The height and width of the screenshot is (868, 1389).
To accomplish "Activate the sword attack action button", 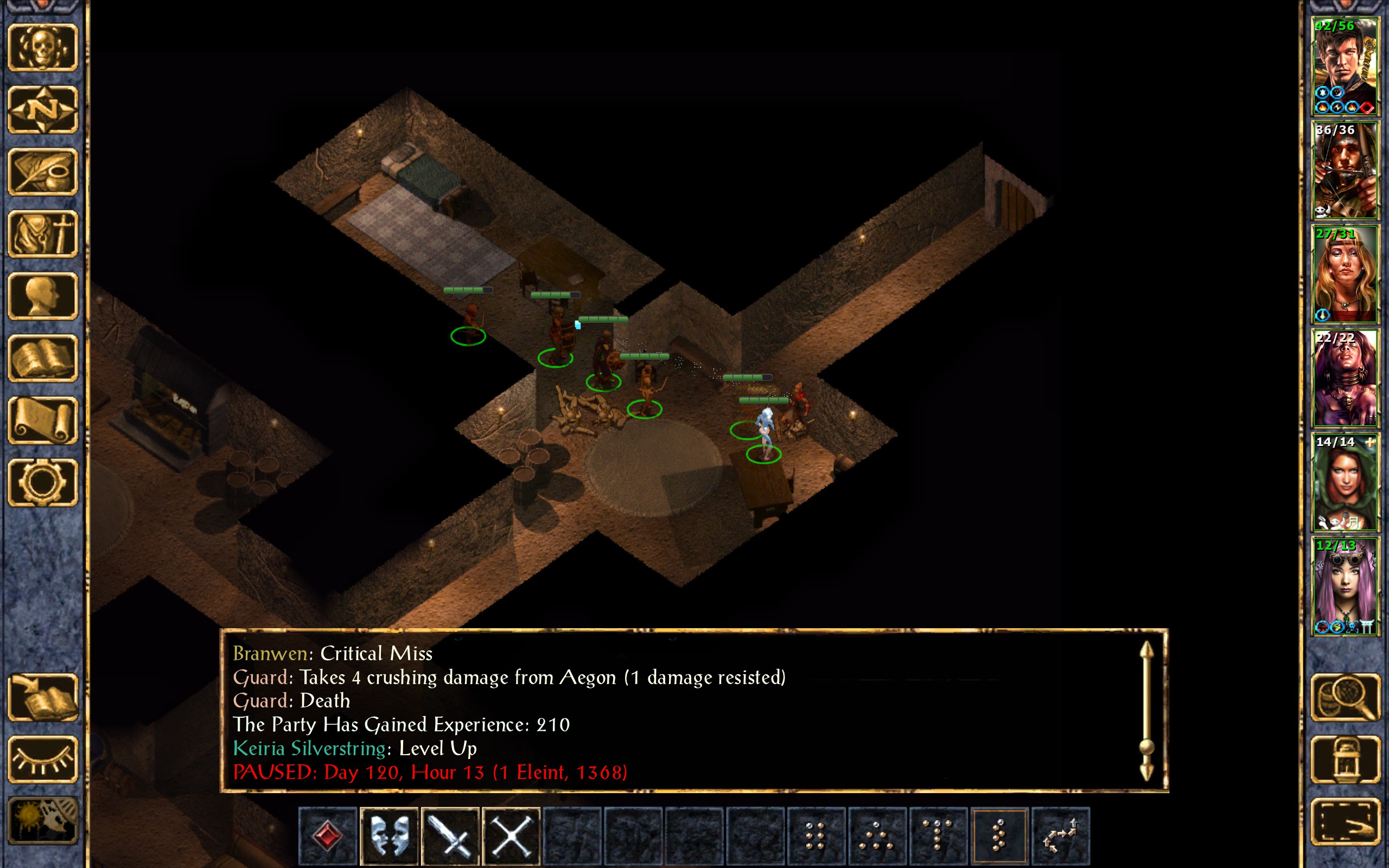I will 450,837.
